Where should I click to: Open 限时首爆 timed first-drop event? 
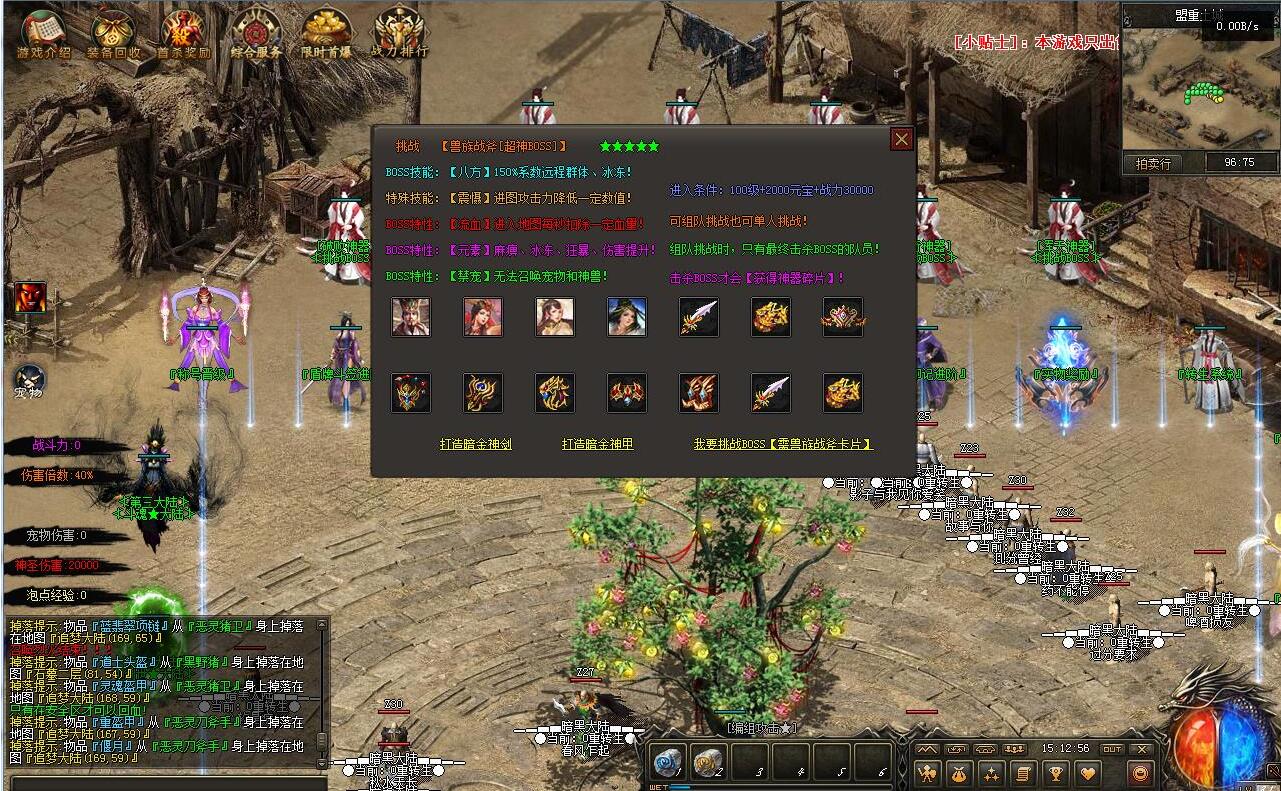(326, 33)
